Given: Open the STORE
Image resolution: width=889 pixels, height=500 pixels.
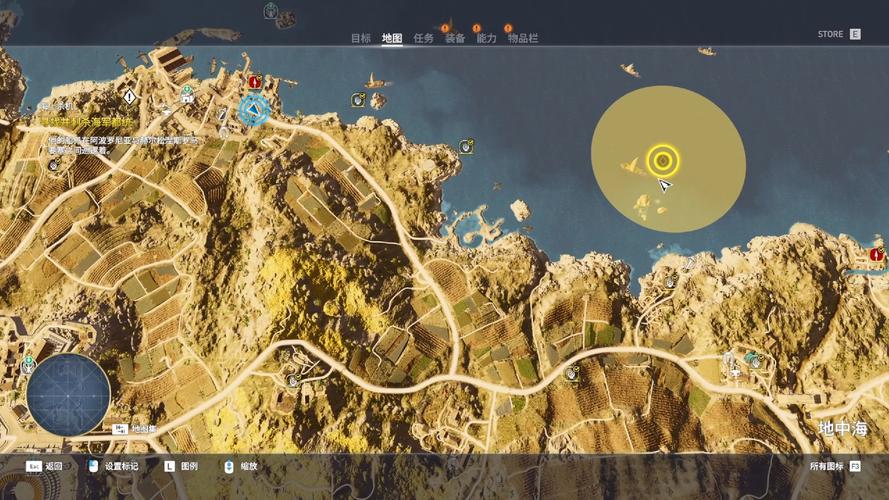Looking at the screenshot, I should point(838,34).
